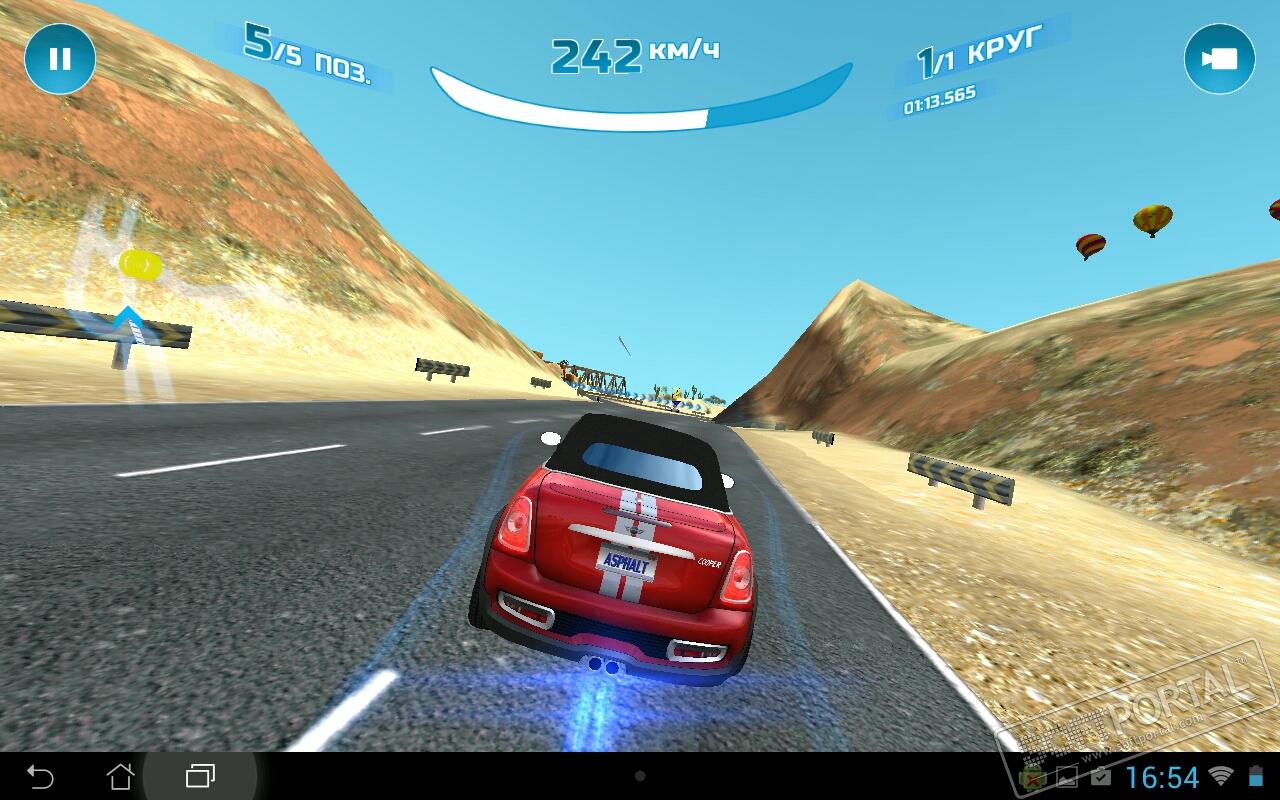Pause the race
The image size is (1280, 800).
pyautogui.click(x=60, y=59)
